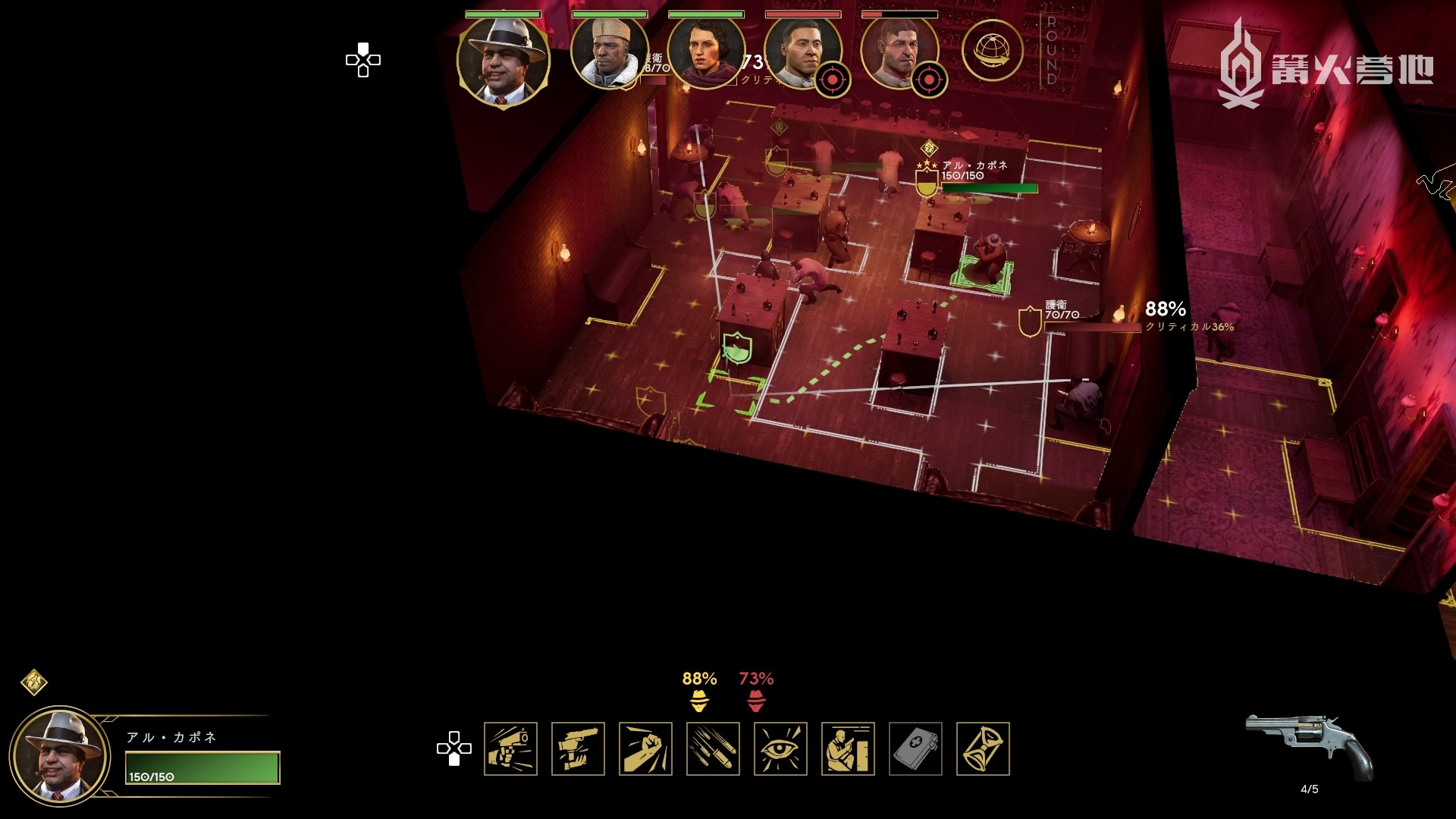Open Al Capone's character portrait panel

[x=59, y=756]
